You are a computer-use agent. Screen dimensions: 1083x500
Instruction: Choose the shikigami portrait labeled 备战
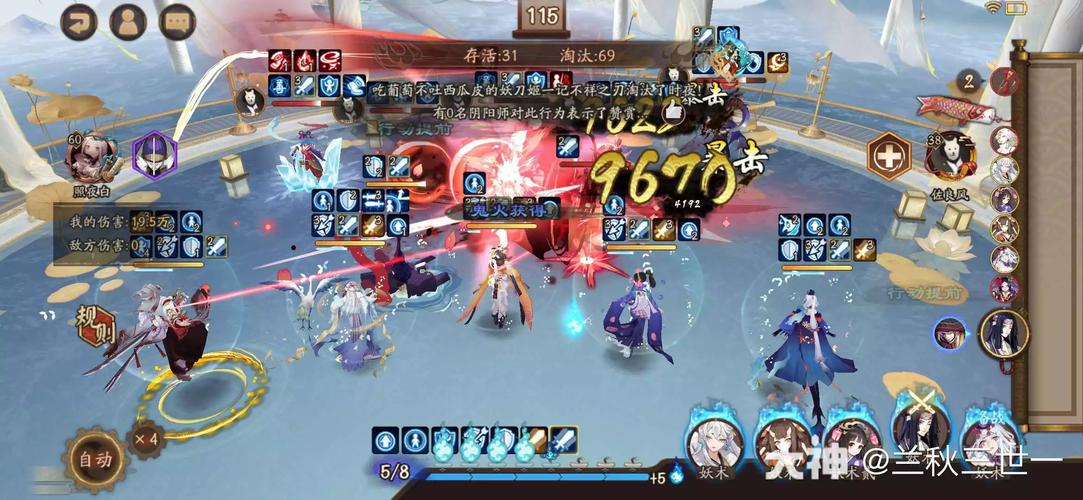coord(988,441)
